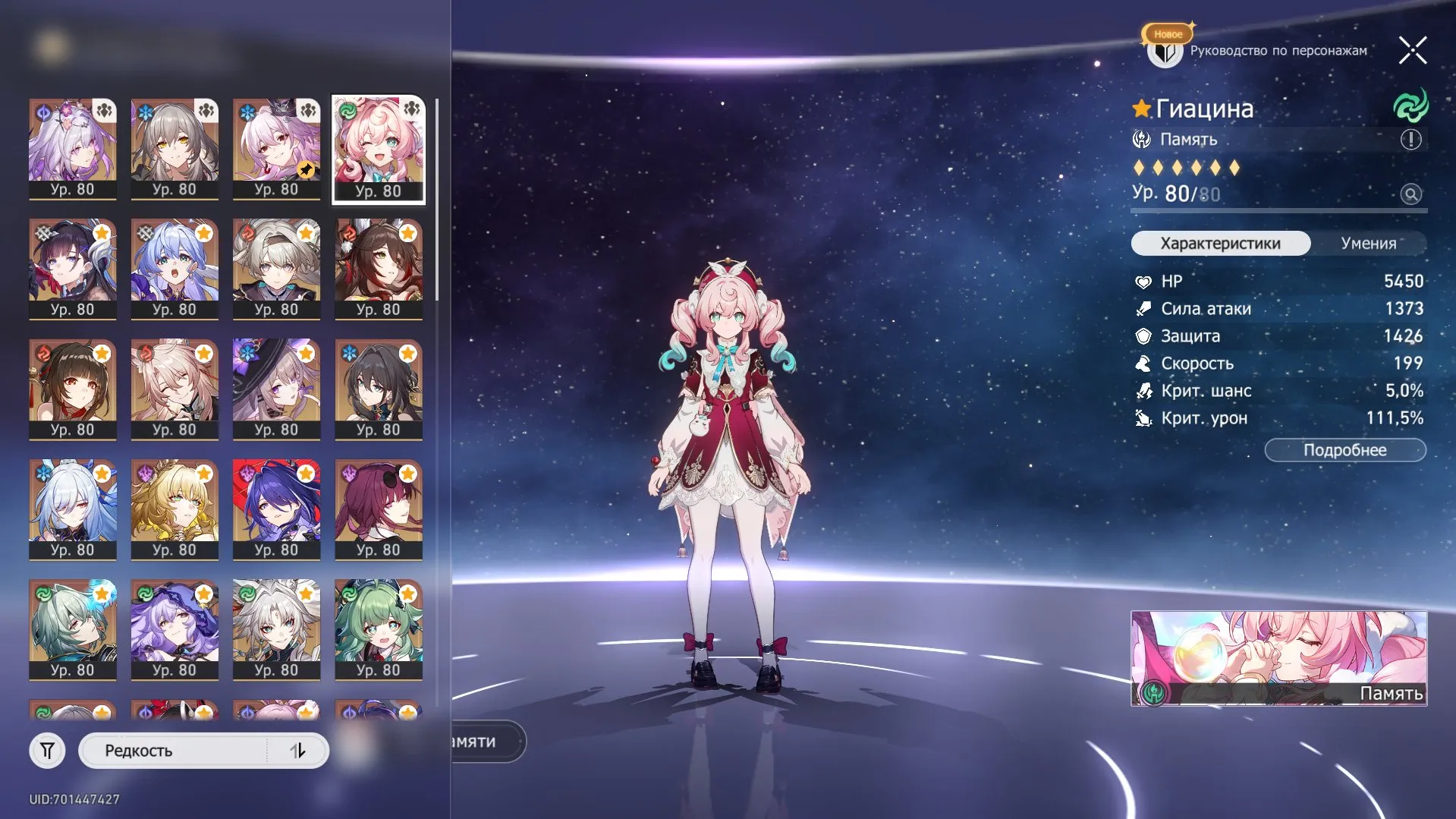Image resolution: width=1456 pixels, height=819 pixels.
Task: Switch to the Характеристики tab
Action: click(1220, 243)
